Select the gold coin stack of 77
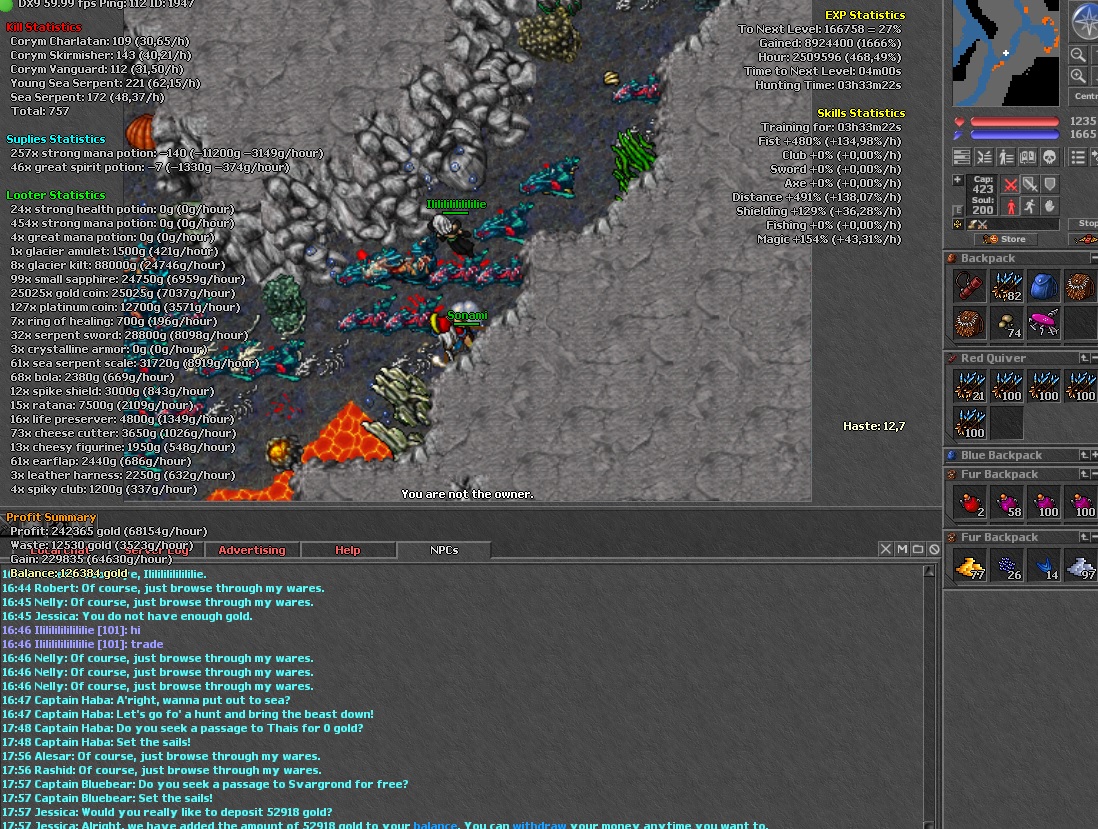The height and width of the screenshot is (829, 1098). [x=969, y=566]
